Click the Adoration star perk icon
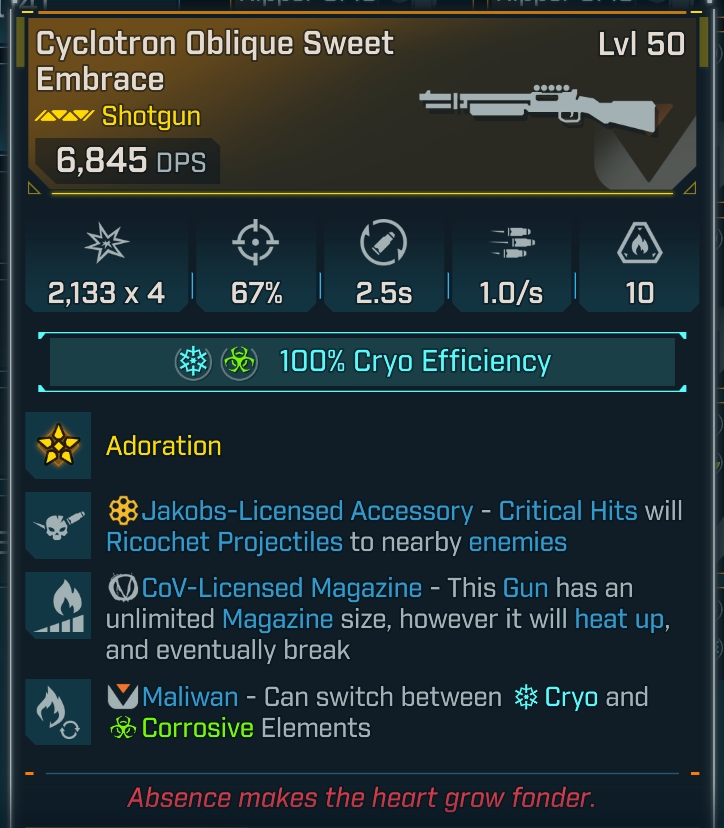 coord(58,445)
